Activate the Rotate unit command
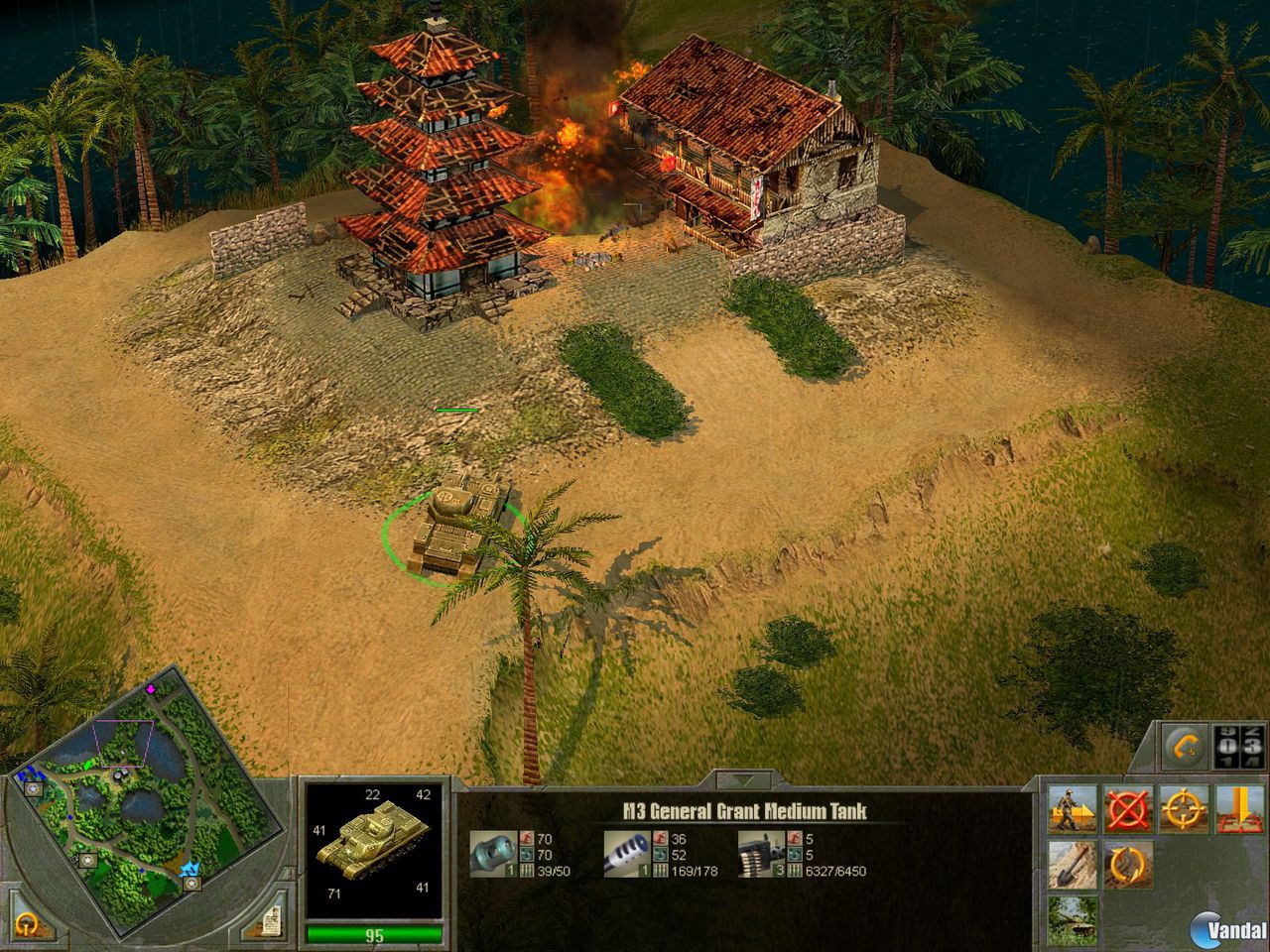The height and width of the screenshot is (952, 1270). (1128, 865)
